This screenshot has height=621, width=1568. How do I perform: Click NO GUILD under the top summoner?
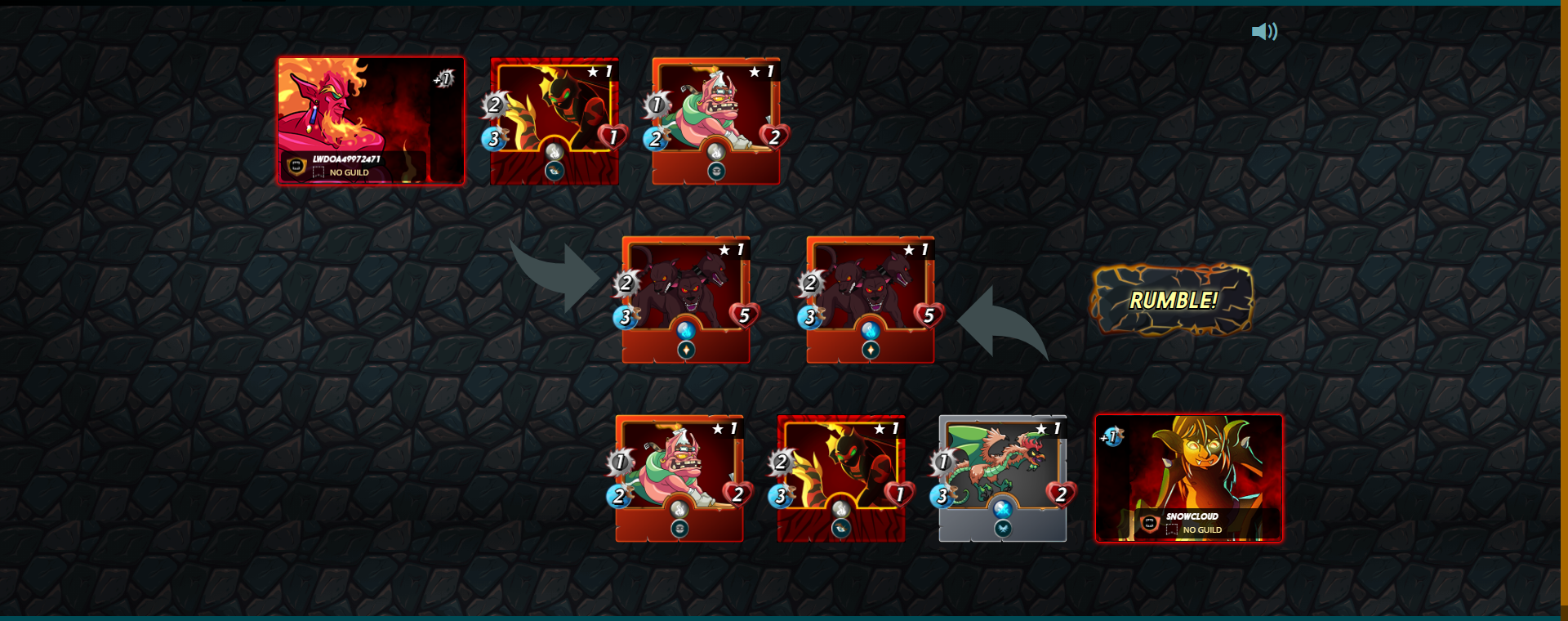[350, 173]
